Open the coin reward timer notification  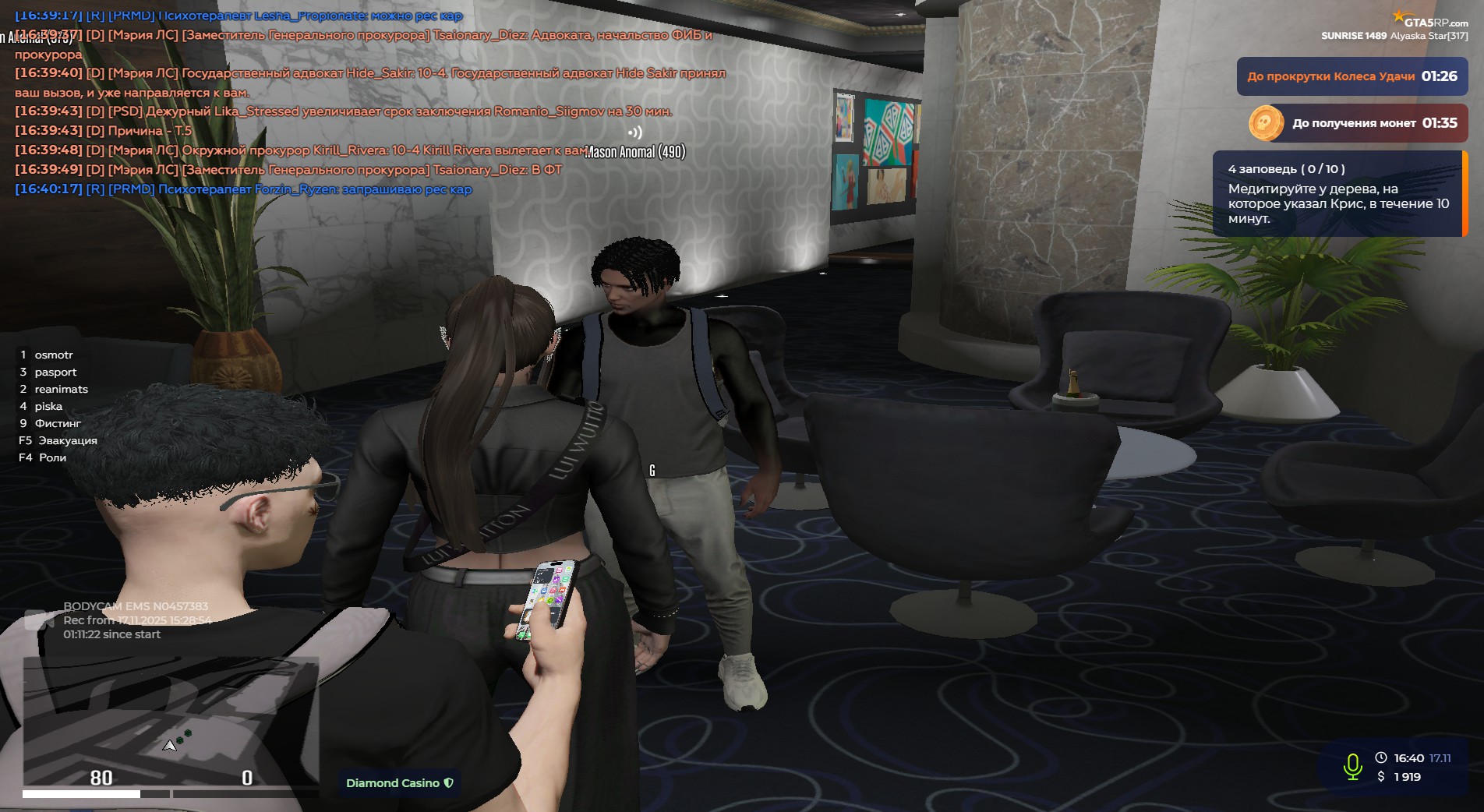[x=1373, y=123]
